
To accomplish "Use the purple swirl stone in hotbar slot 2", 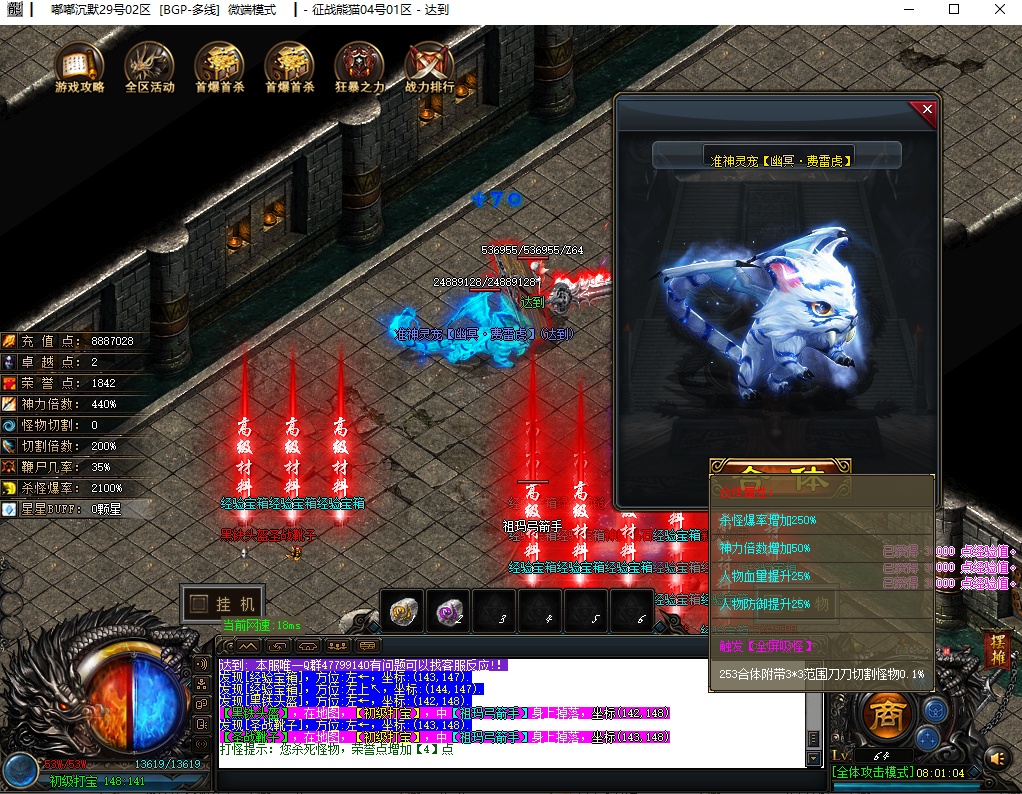I will coord(450,612).
